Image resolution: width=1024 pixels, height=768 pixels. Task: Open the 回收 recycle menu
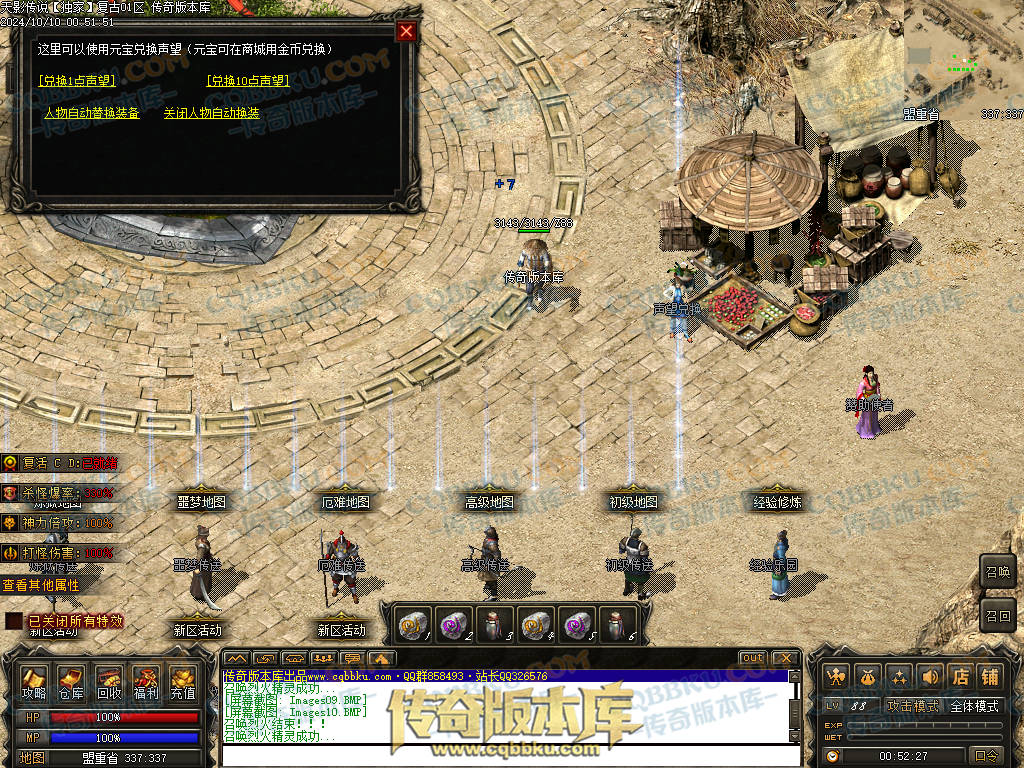click(x=108, y=682)
